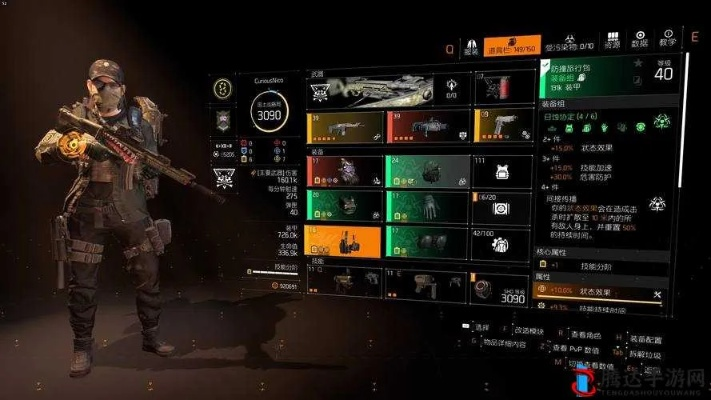Open the Q skill slot

coord(344,287)
